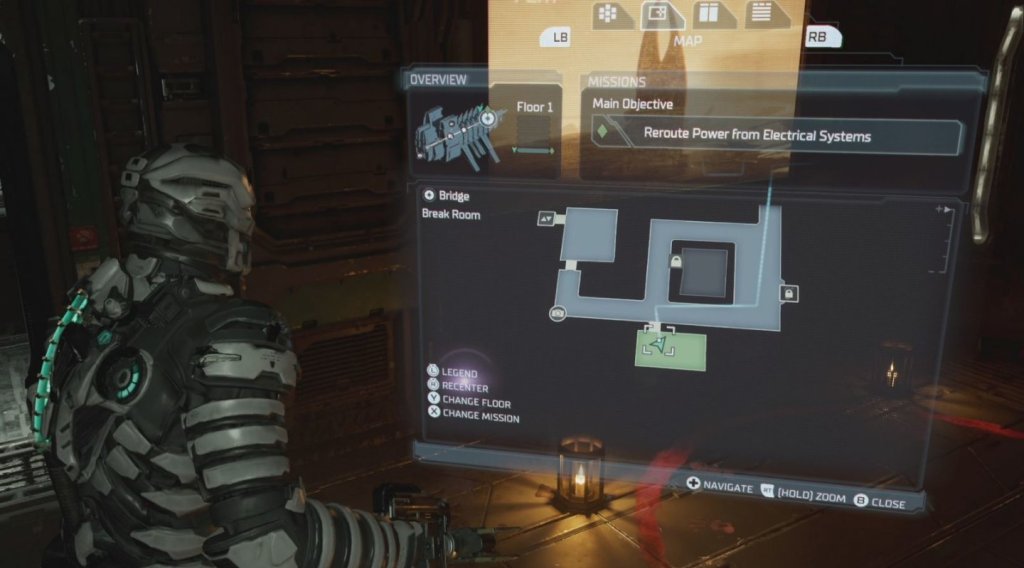Open the lined list tab

click(760, 13)
